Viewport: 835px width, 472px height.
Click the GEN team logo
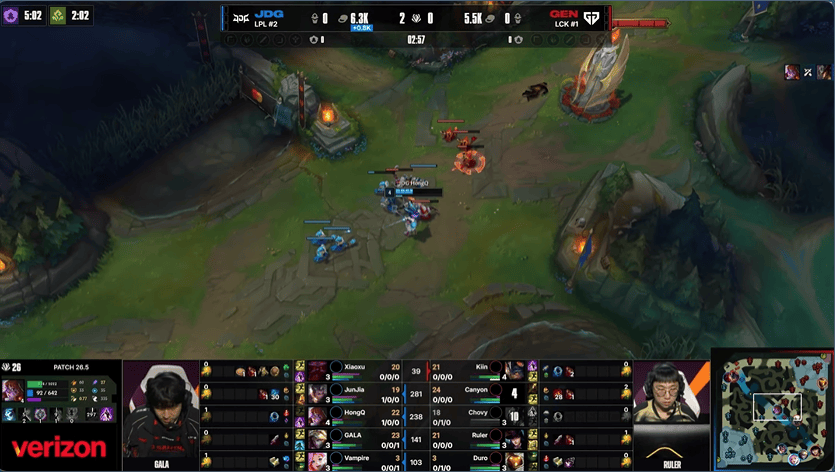click(x=593, y=17)
